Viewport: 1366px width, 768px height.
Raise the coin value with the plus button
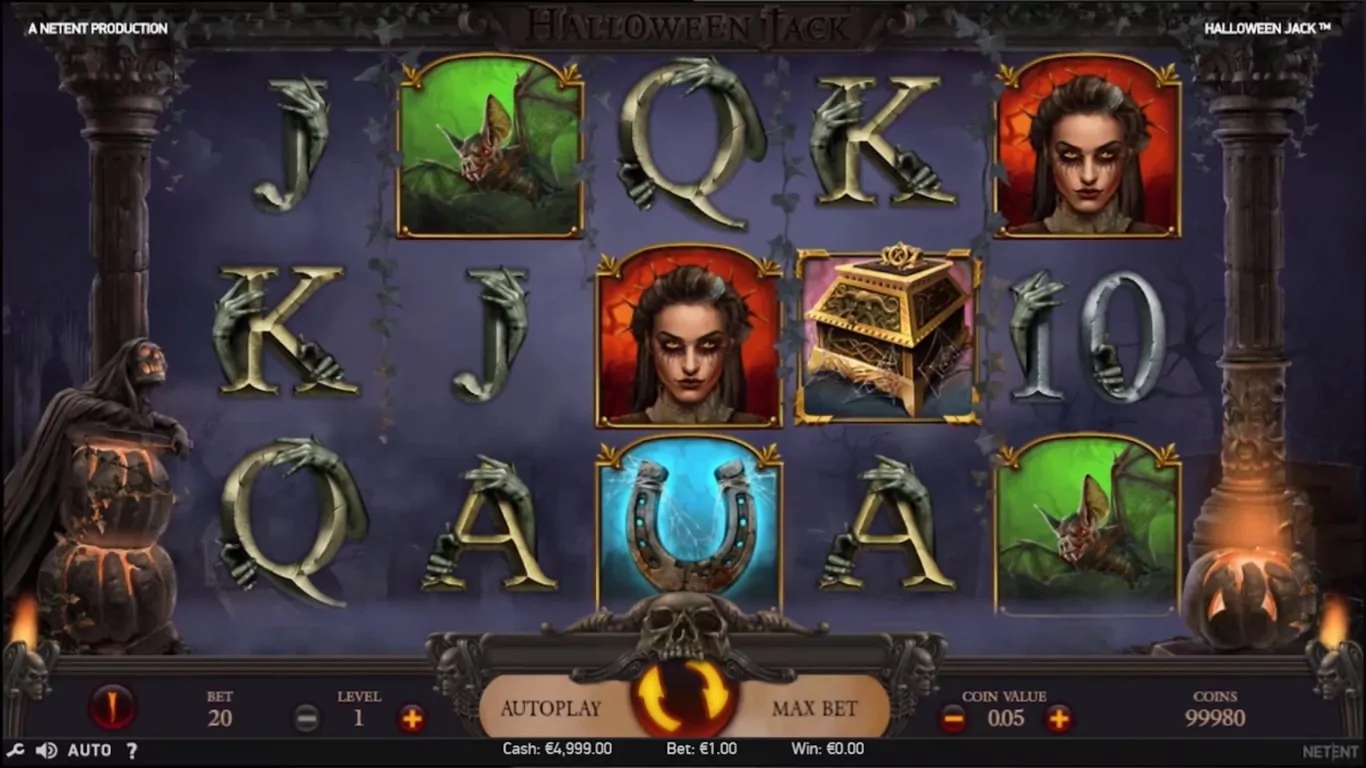coord(1058,718)
